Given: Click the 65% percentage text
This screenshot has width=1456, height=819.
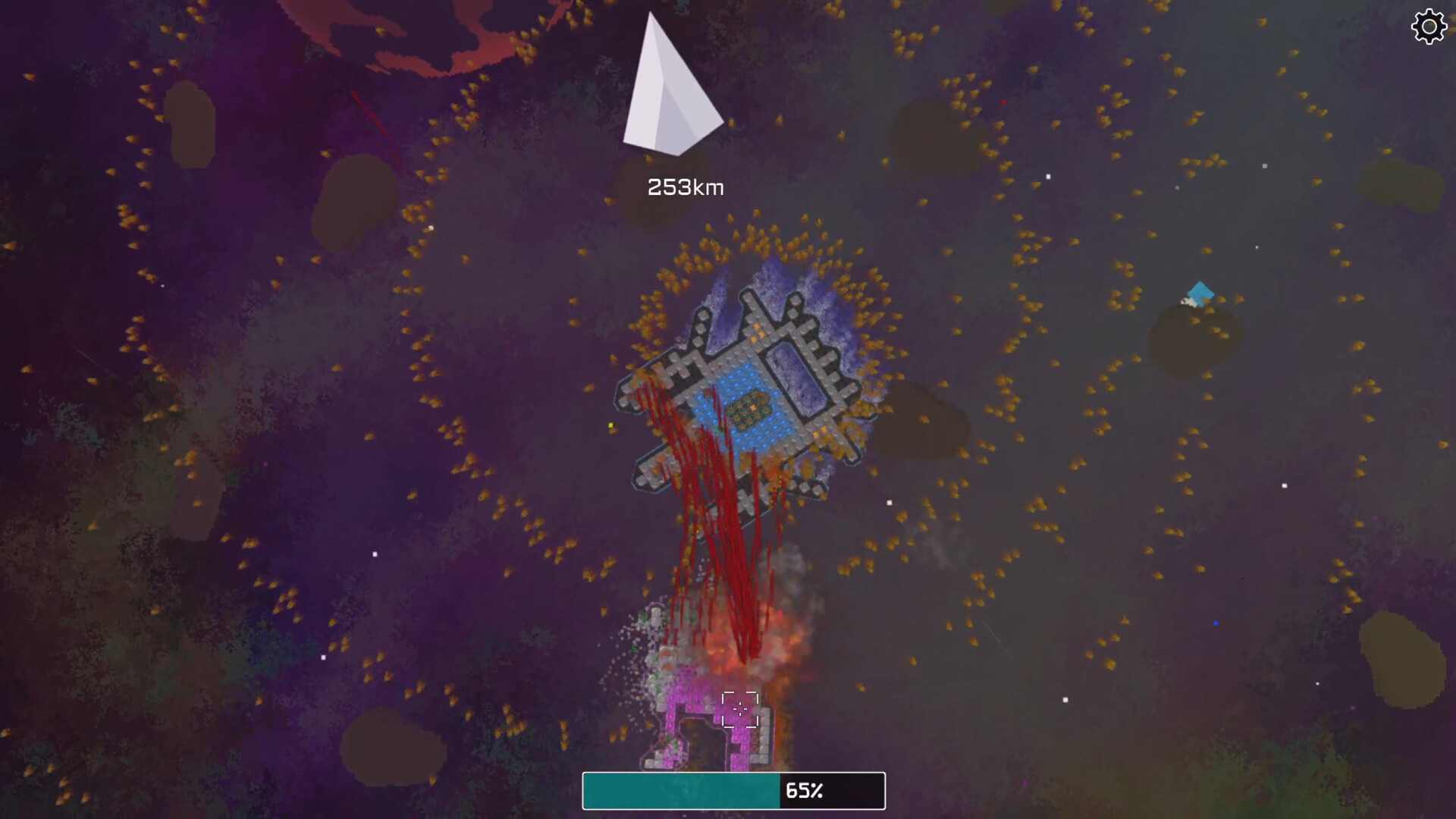Looking at the screenshot, I should [805, 791].
